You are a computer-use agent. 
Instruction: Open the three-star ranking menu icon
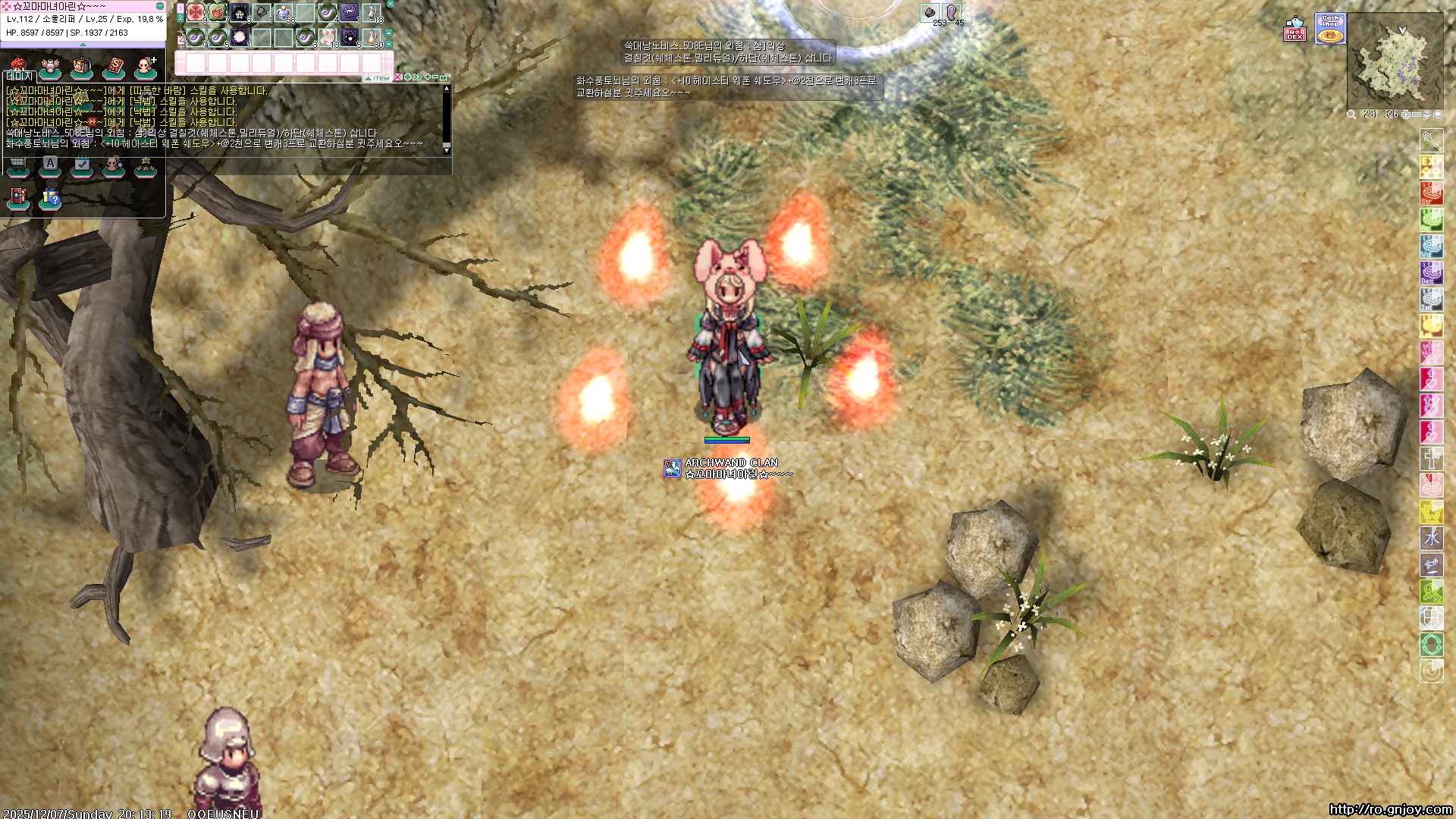coord(146,165)
